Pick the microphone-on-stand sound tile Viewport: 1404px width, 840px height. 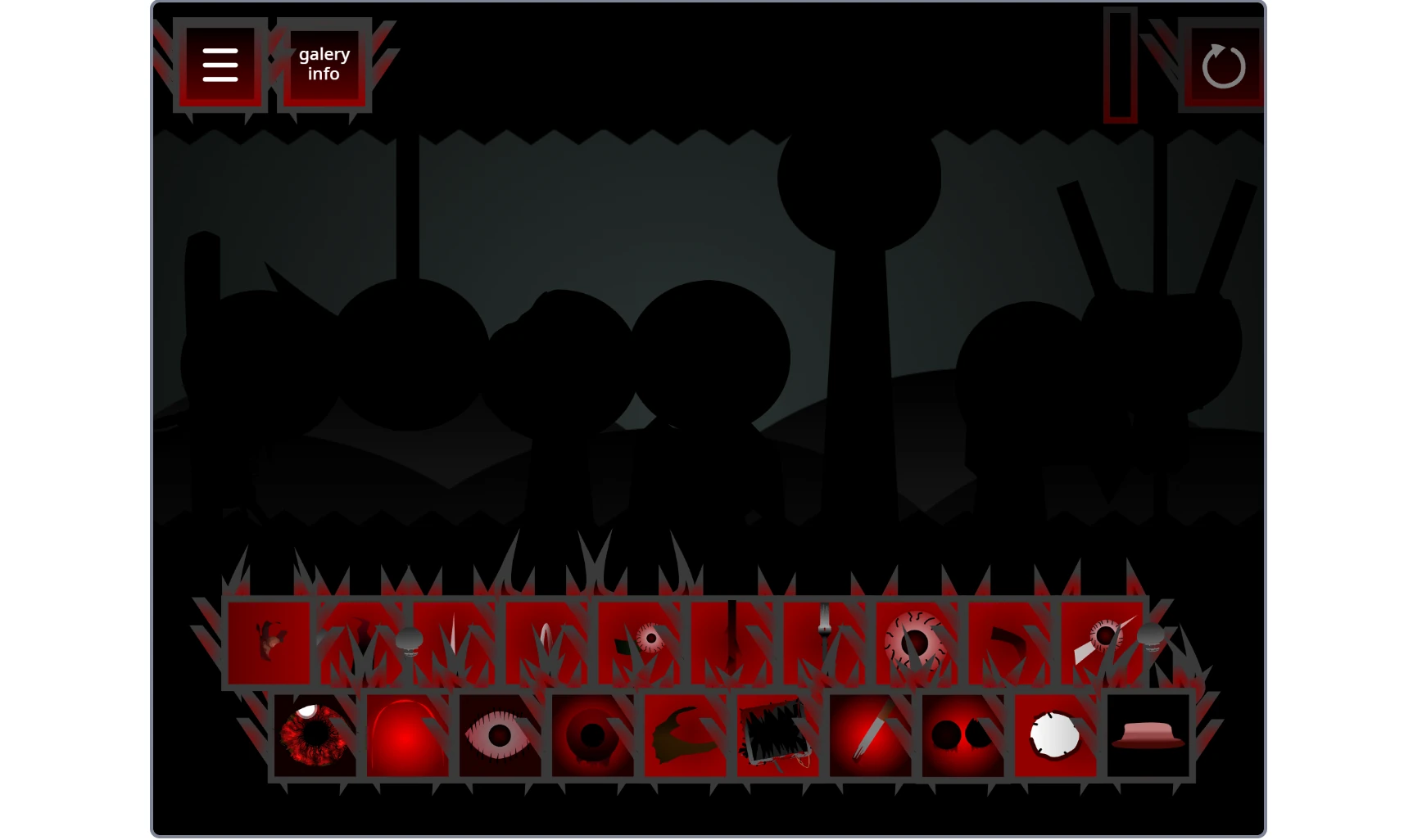[410, 643]
